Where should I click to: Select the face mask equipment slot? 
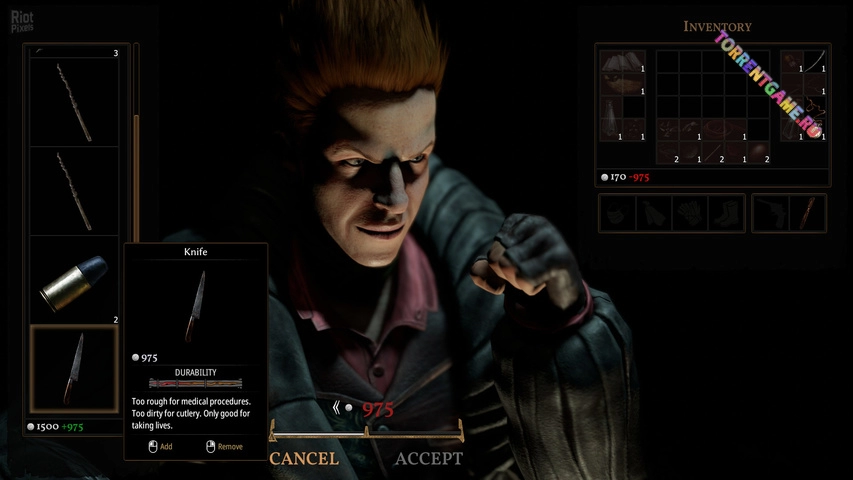click(x=617, y=213)
